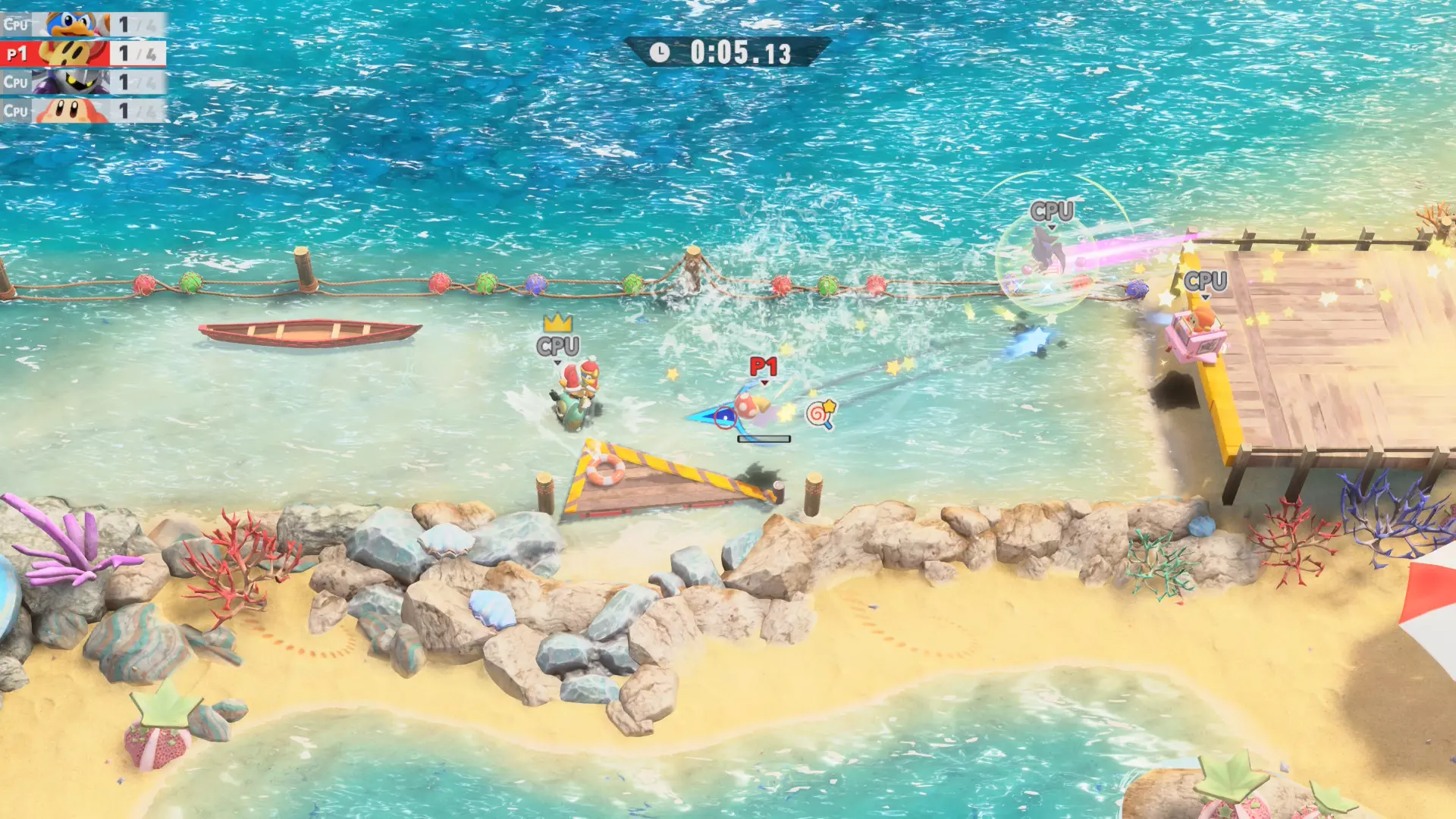Select the red P1 scoreboard row
The width and height of the screenshot is (1456, 819).
(82, 53)
